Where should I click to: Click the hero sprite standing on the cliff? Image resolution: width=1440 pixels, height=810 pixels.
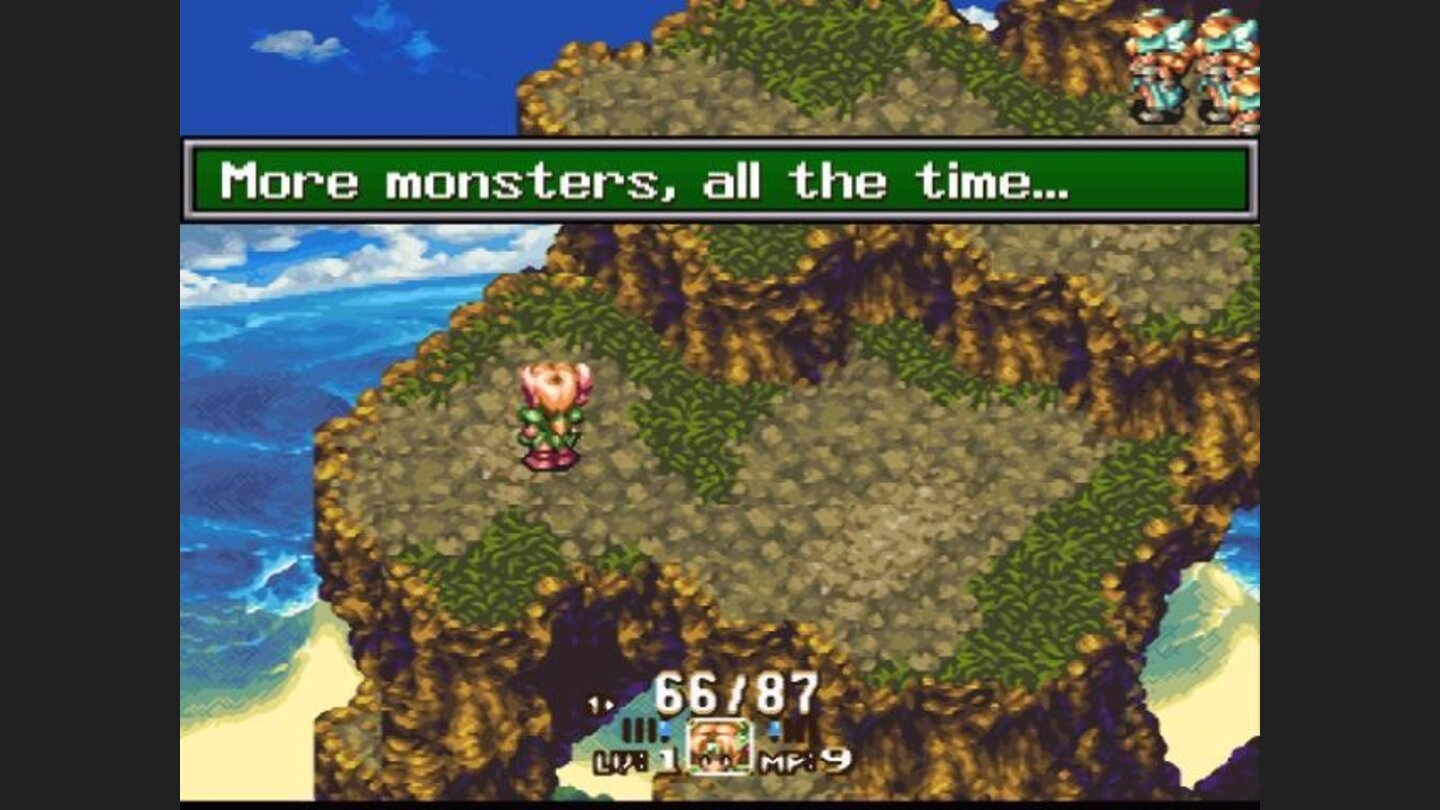click(548, 415)
